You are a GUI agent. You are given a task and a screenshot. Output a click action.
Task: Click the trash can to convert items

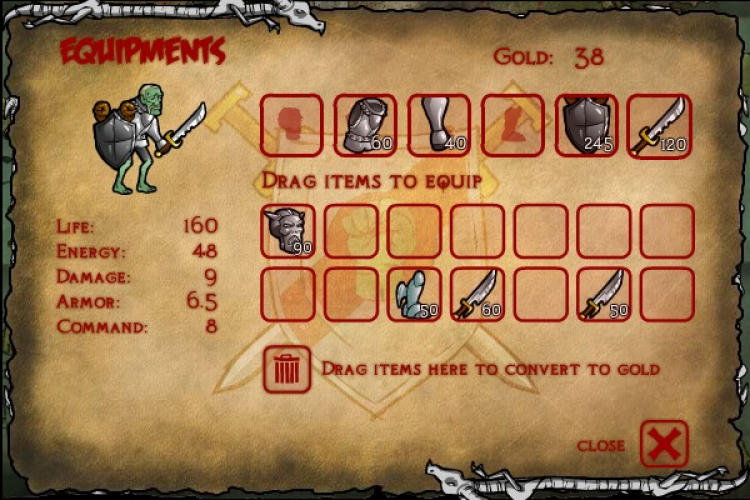coord(287,369)
